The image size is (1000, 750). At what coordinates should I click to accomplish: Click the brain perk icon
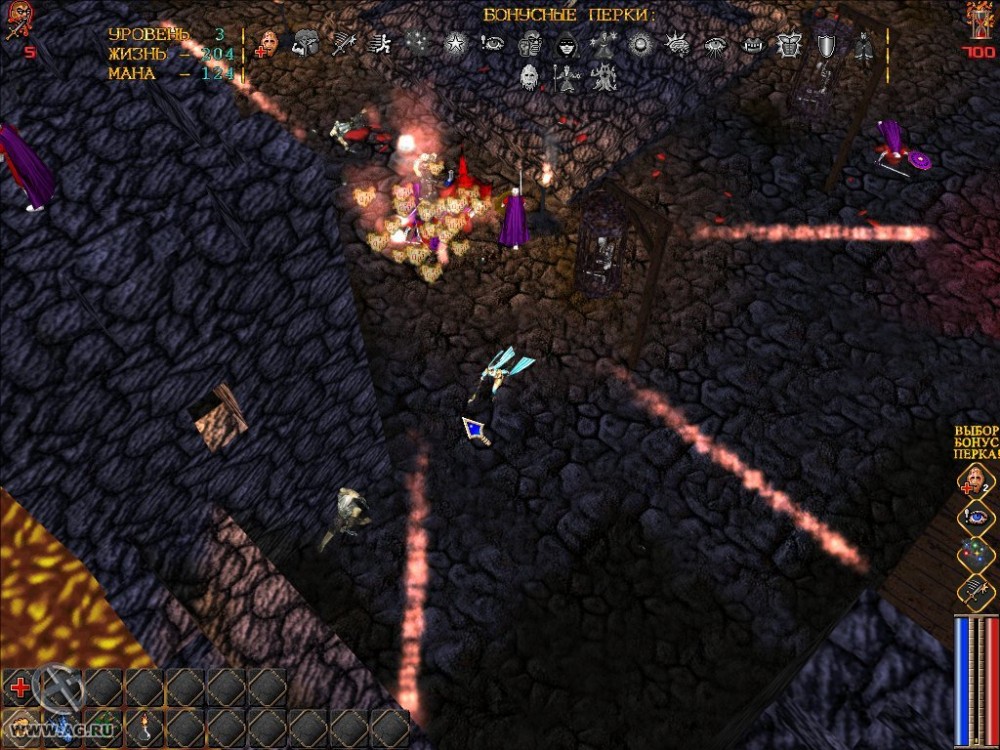678,44
